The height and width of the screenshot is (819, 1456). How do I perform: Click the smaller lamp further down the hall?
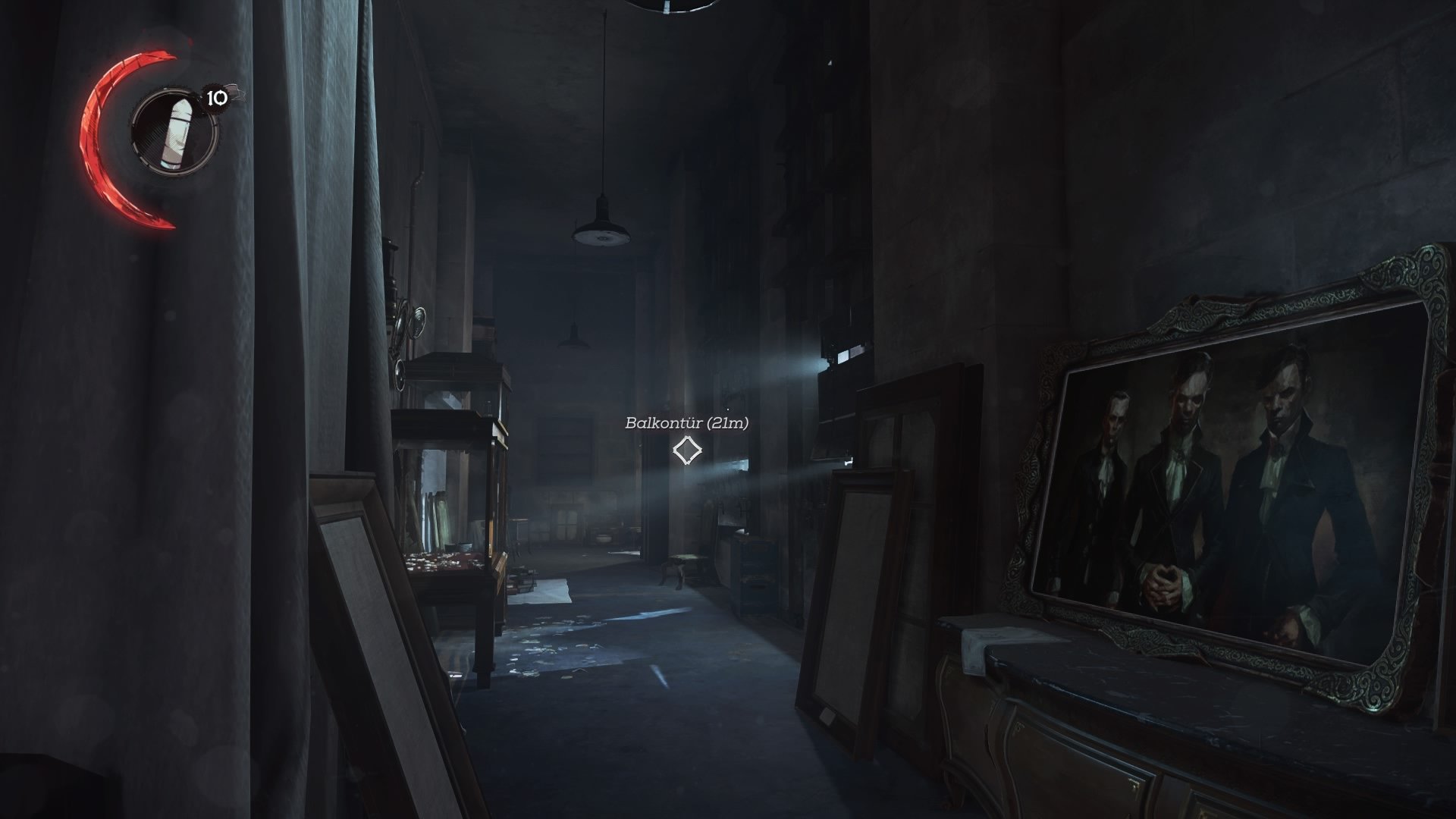[x=574, y=340]
